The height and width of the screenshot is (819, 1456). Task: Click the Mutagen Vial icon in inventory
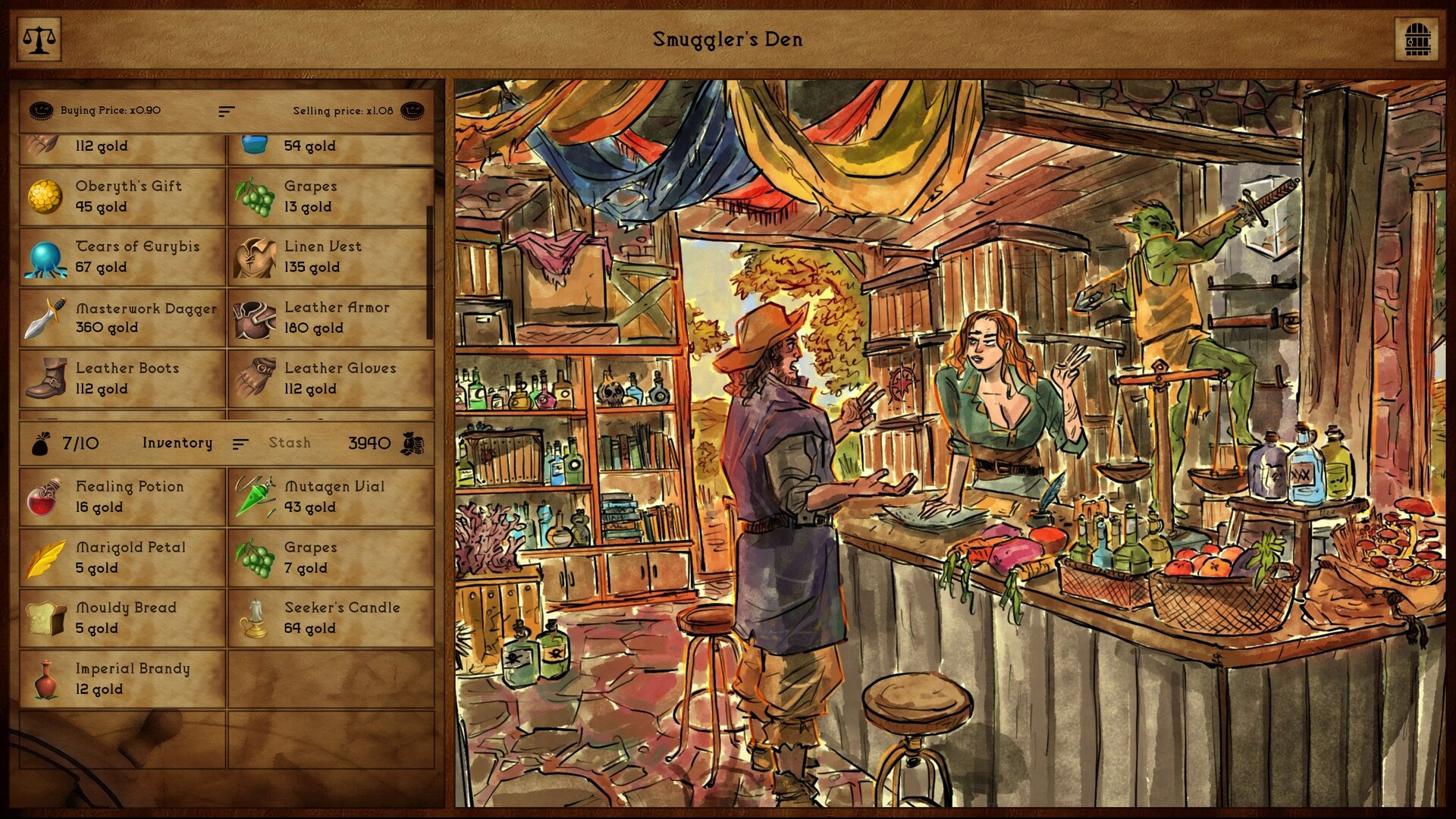pos(255,497)
